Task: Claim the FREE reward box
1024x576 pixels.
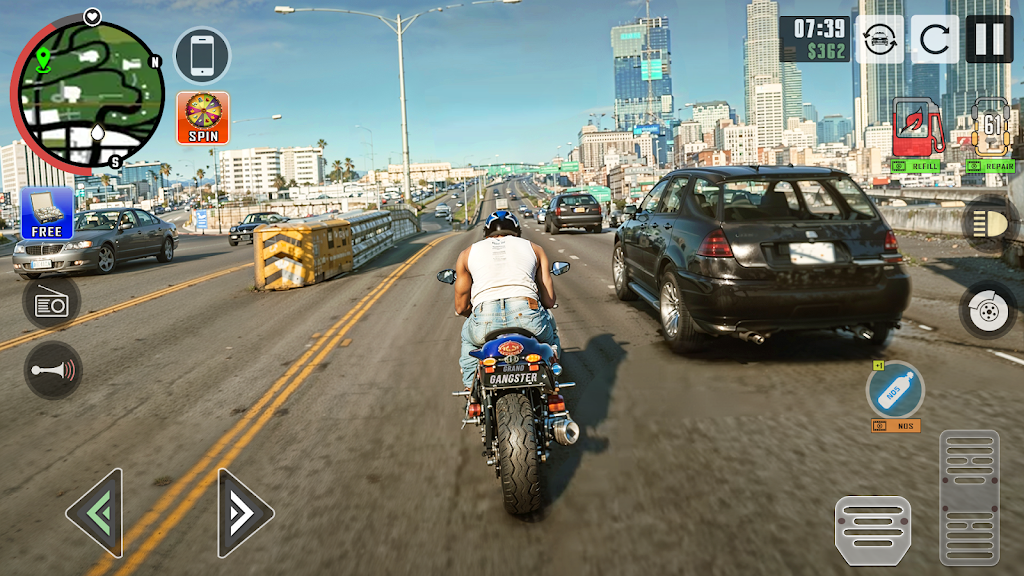Action: [x=47, y=213]
